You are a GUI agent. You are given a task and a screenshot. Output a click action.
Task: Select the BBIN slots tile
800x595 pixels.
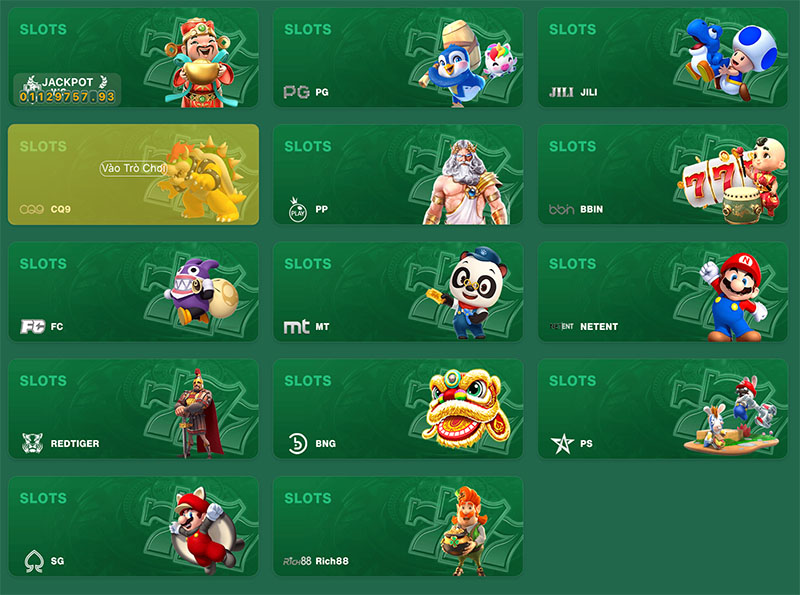point(662,175)
